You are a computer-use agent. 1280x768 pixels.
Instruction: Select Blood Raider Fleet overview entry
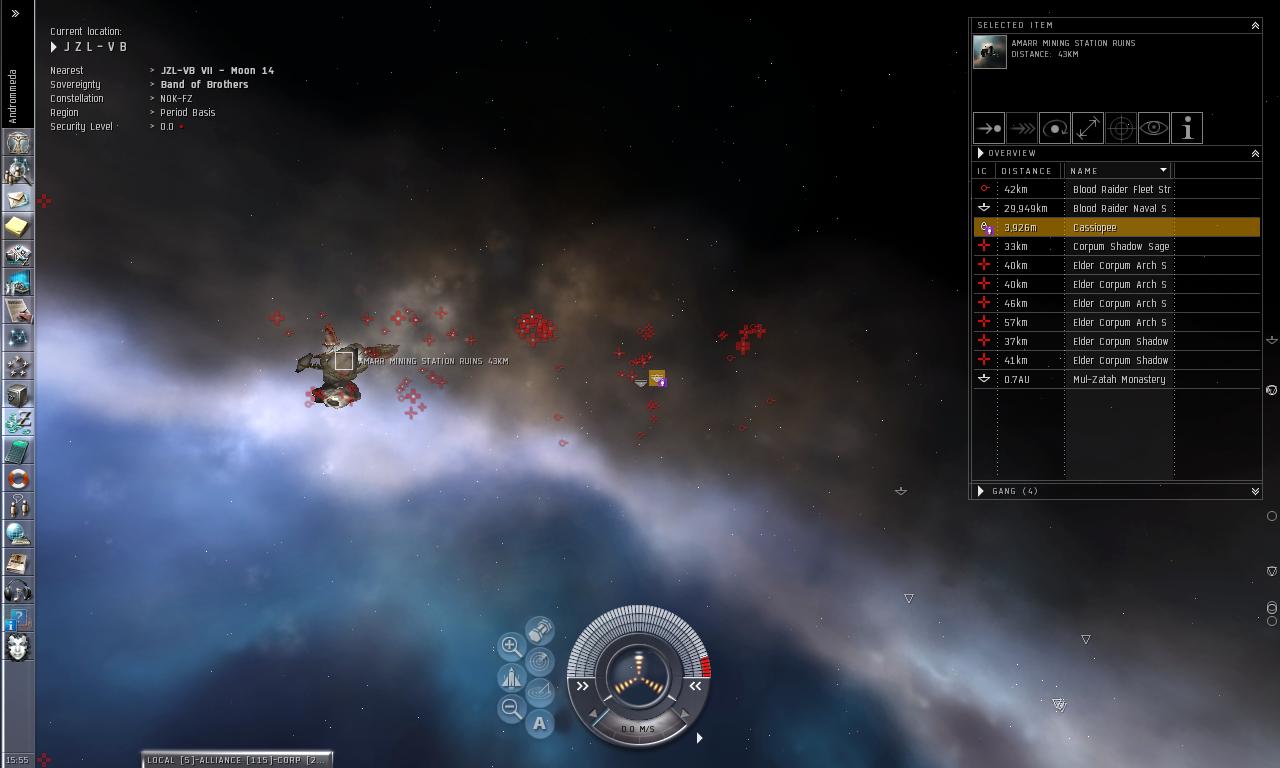click(x=1116, y=190)
